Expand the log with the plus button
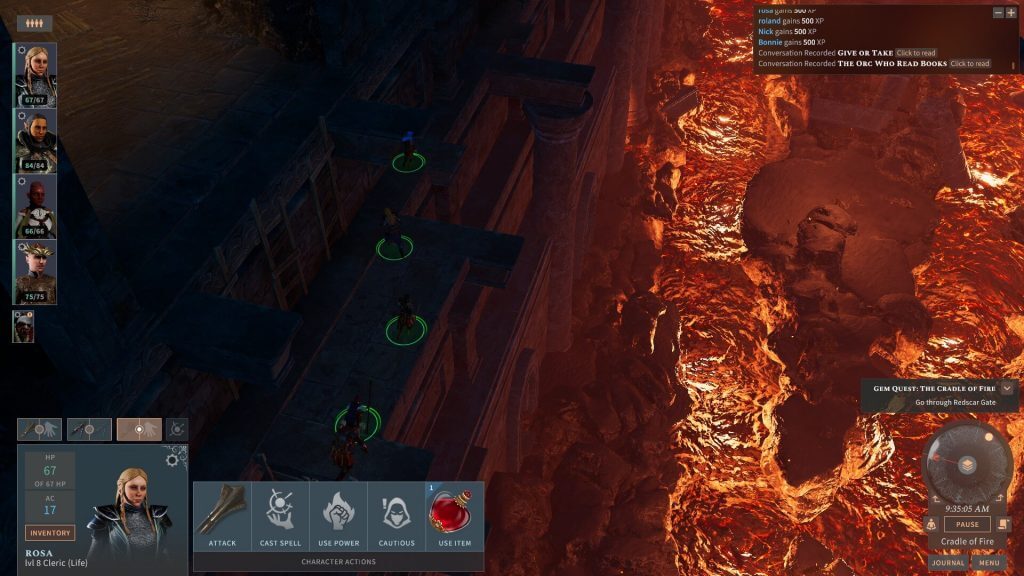The width and height of the screenshot is (1024, 576). pyautogui.click(x=1010, y=13)
